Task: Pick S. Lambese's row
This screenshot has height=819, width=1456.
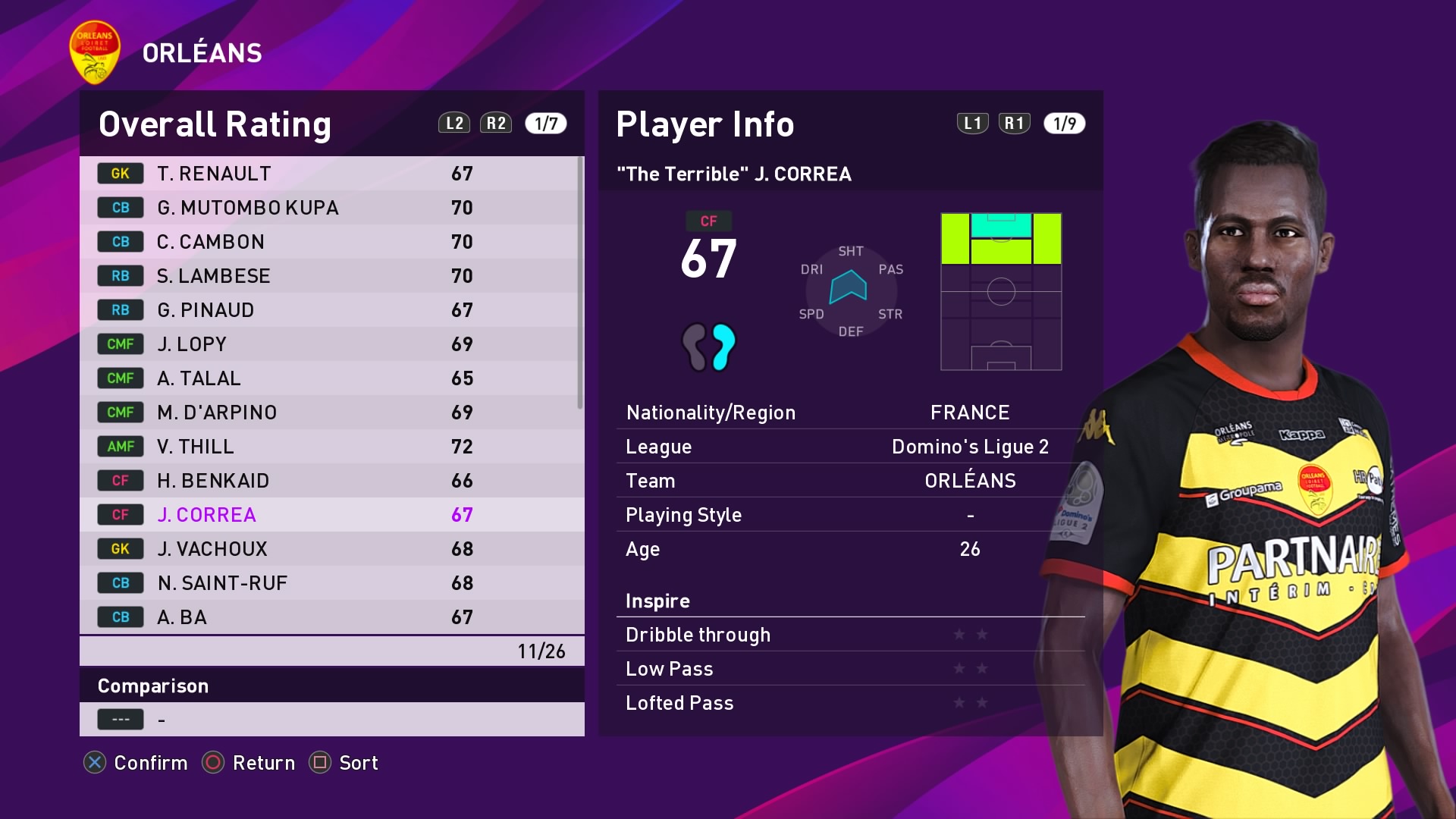Action: click(x=331, y=276)
